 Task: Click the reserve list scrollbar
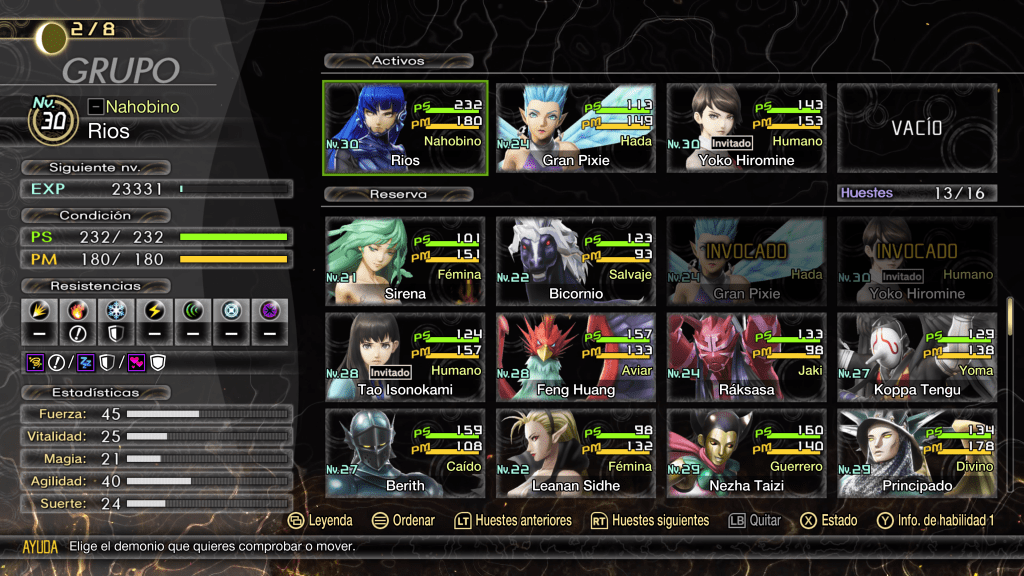click(1009, 312)
